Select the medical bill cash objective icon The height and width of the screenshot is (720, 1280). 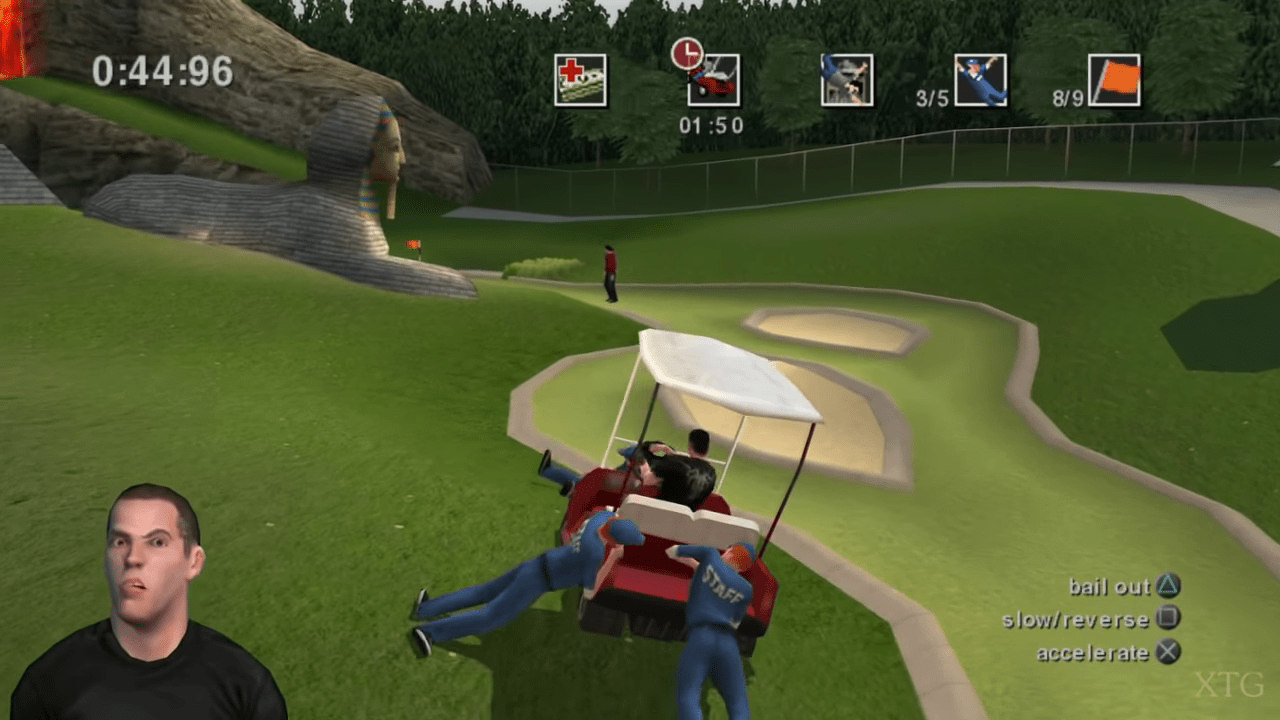coord(580,80)
